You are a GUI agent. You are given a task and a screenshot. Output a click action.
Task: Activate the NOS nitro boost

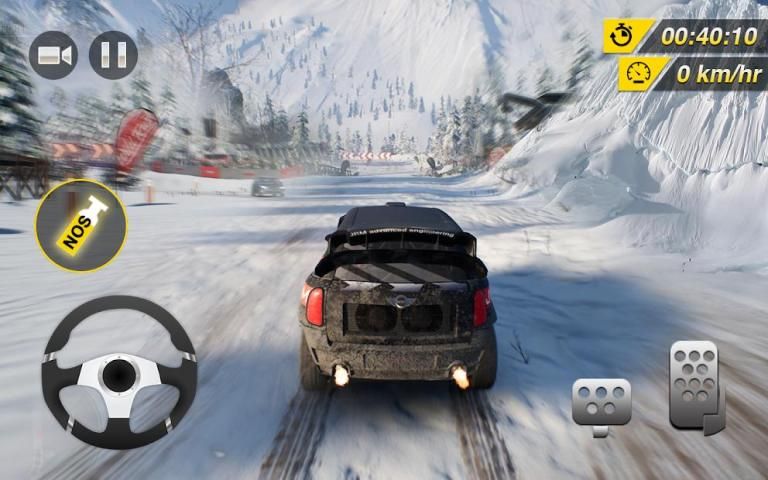pyautogui.click(x=81, y=225)
